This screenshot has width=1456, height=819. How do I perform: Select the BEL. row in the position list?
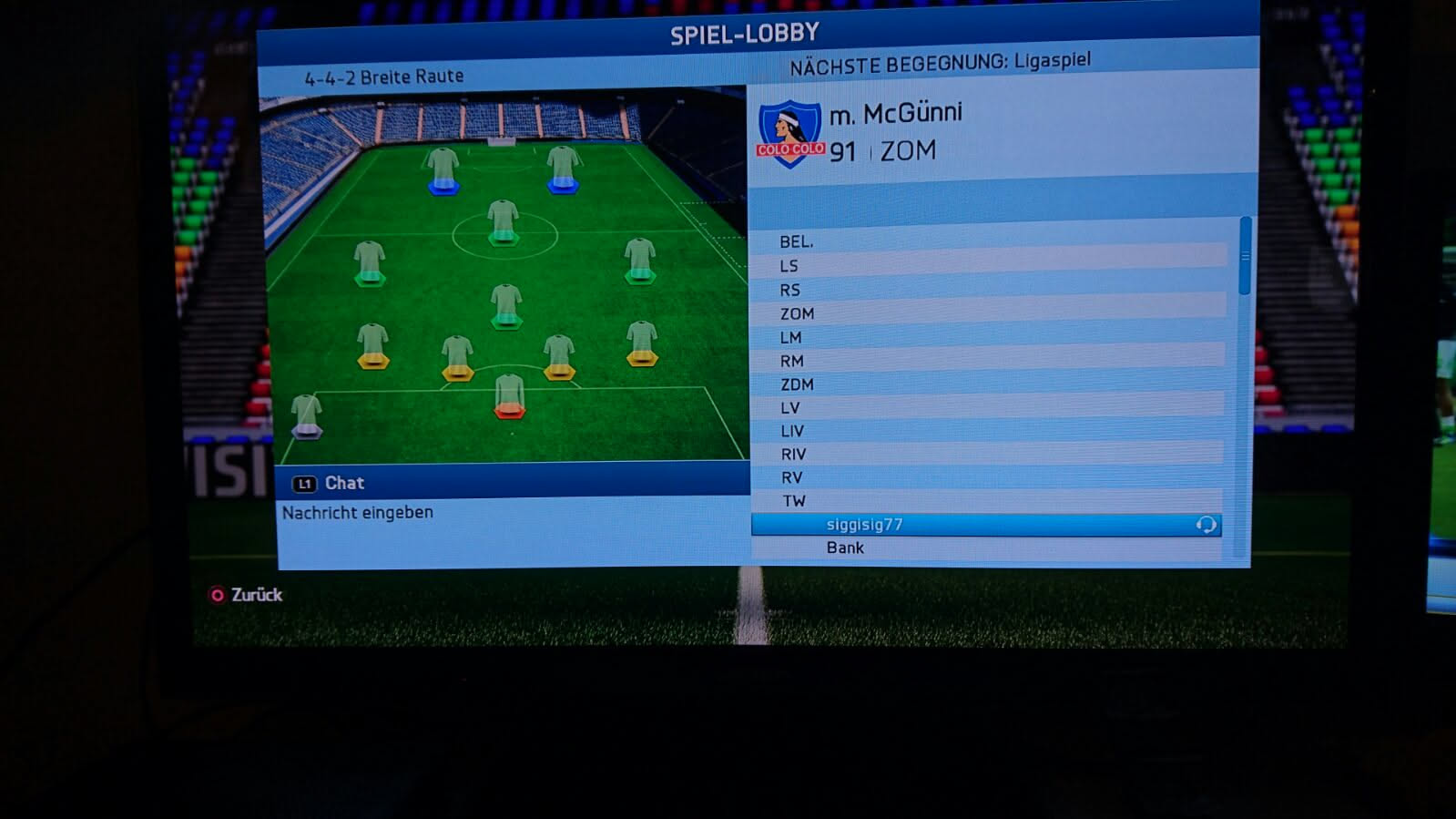[988, 241]
